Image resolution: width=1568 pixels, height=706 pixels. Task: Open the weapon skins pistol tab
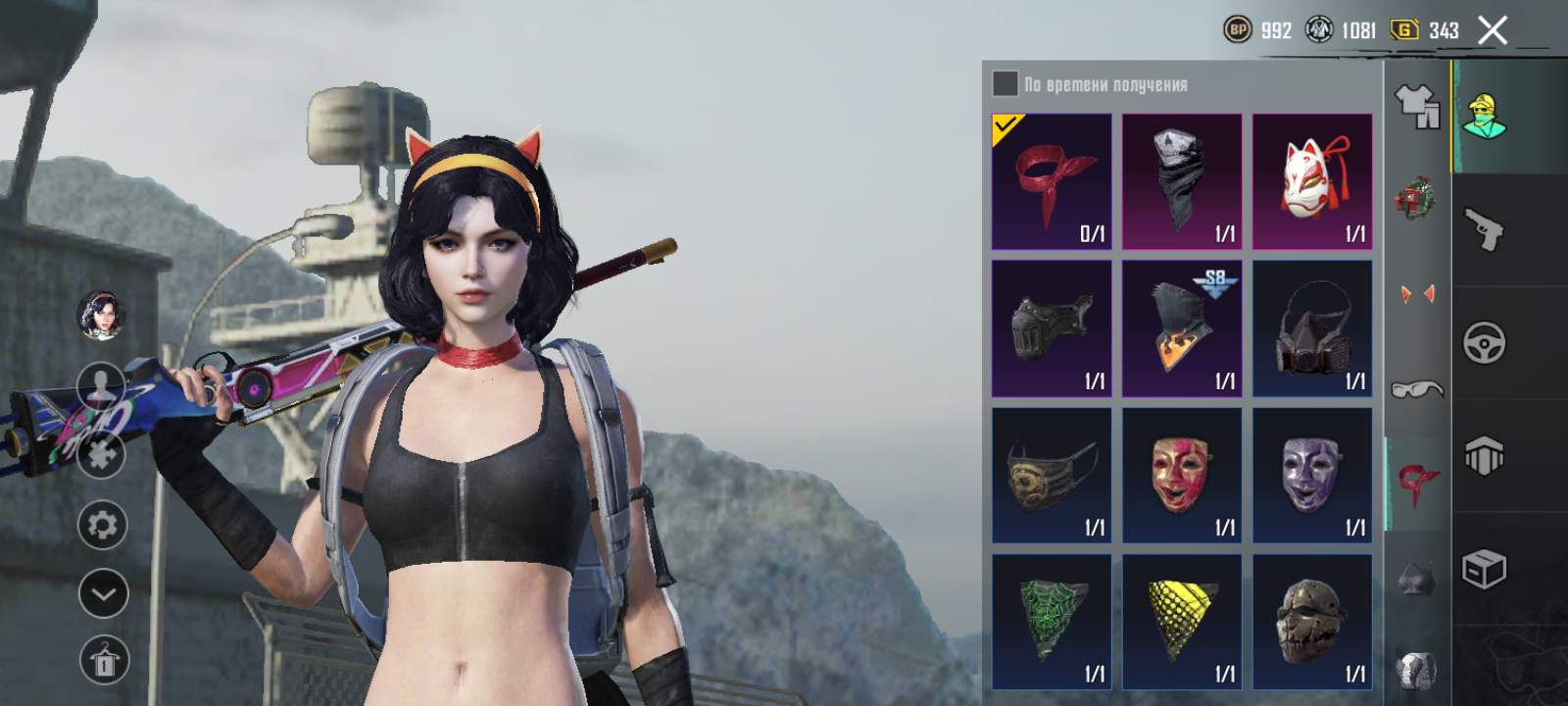[1484, 230]
